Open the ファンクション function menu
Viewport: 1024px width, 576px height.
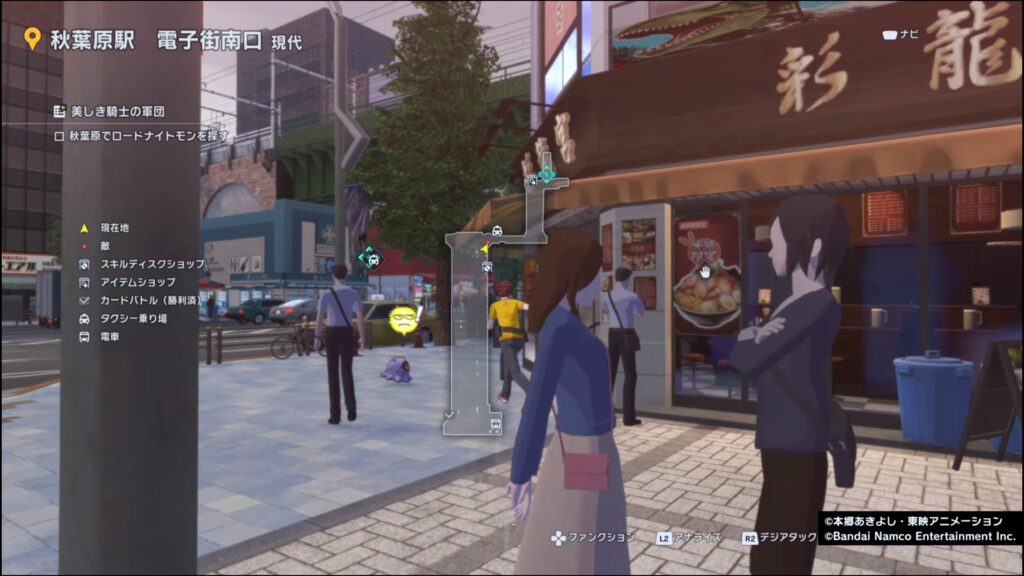(x=593, y=537)
